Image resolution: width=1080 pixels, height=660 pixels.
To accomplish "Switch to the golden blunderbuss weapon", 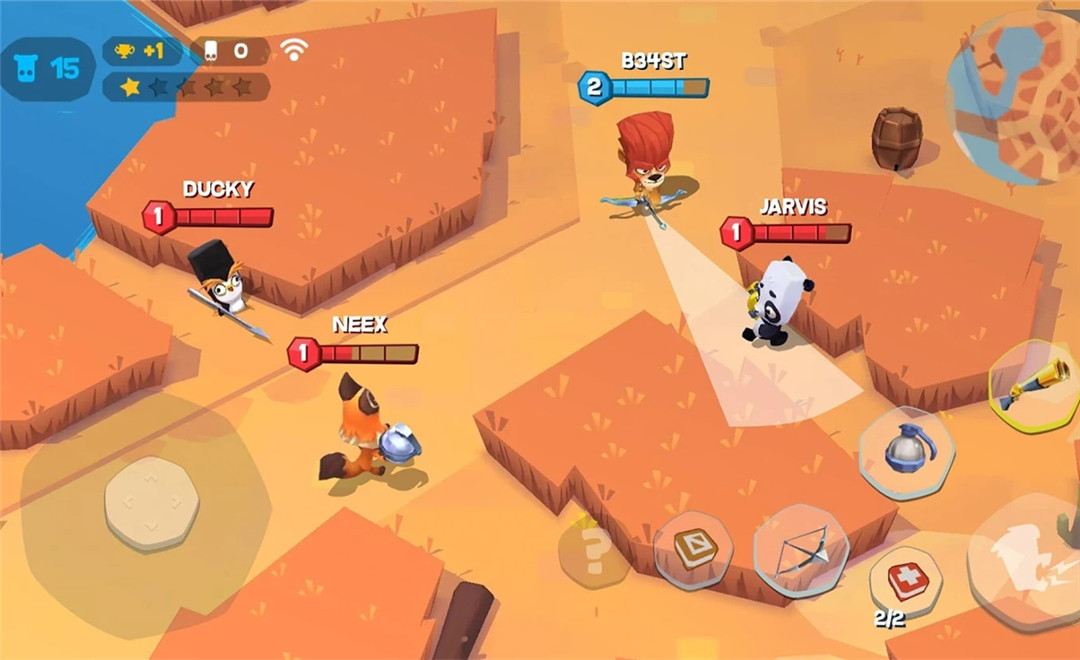I will click(1034, 387).
